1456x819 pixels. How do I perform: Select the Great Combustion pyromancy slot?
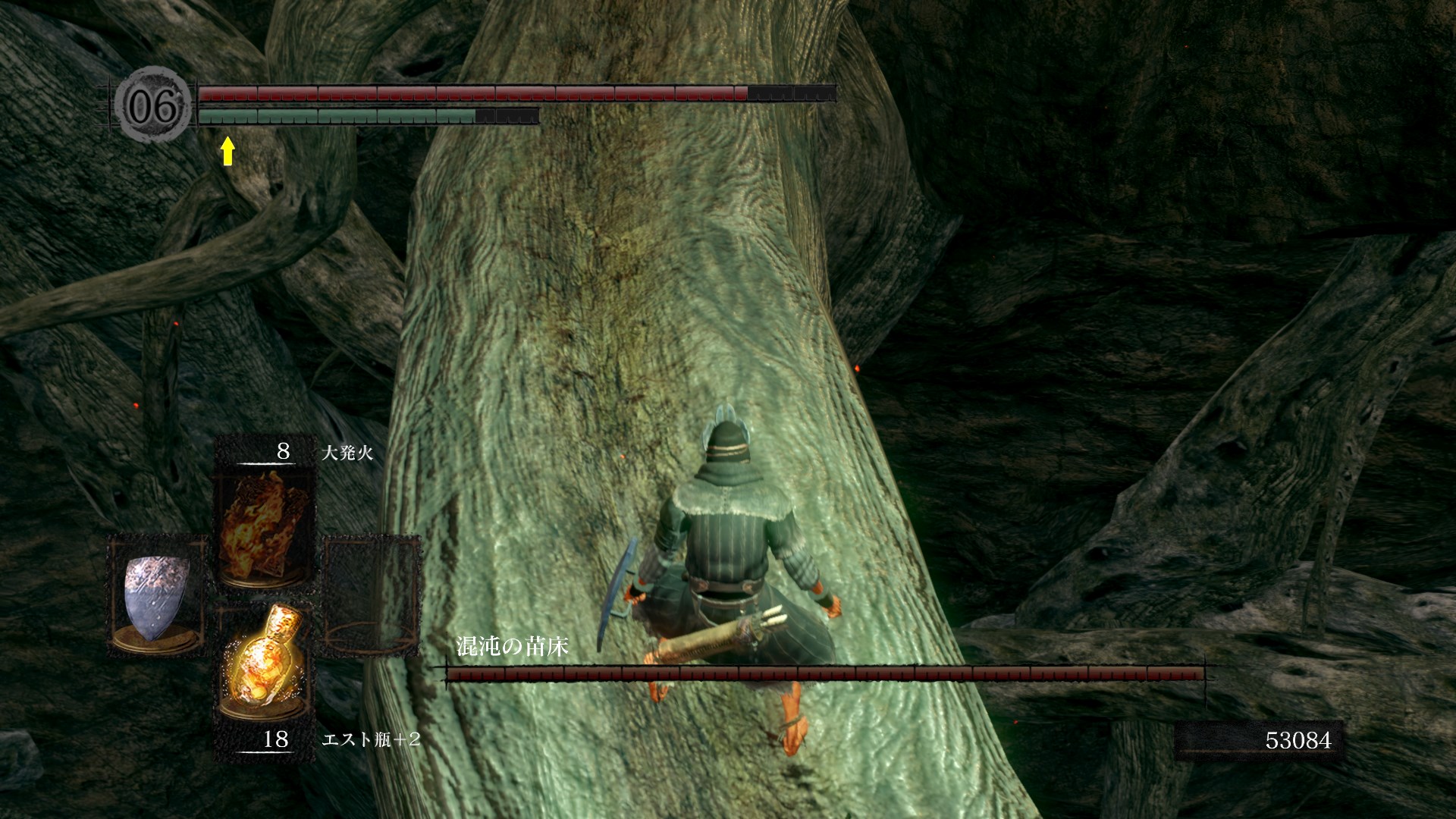tap(265, 525)
